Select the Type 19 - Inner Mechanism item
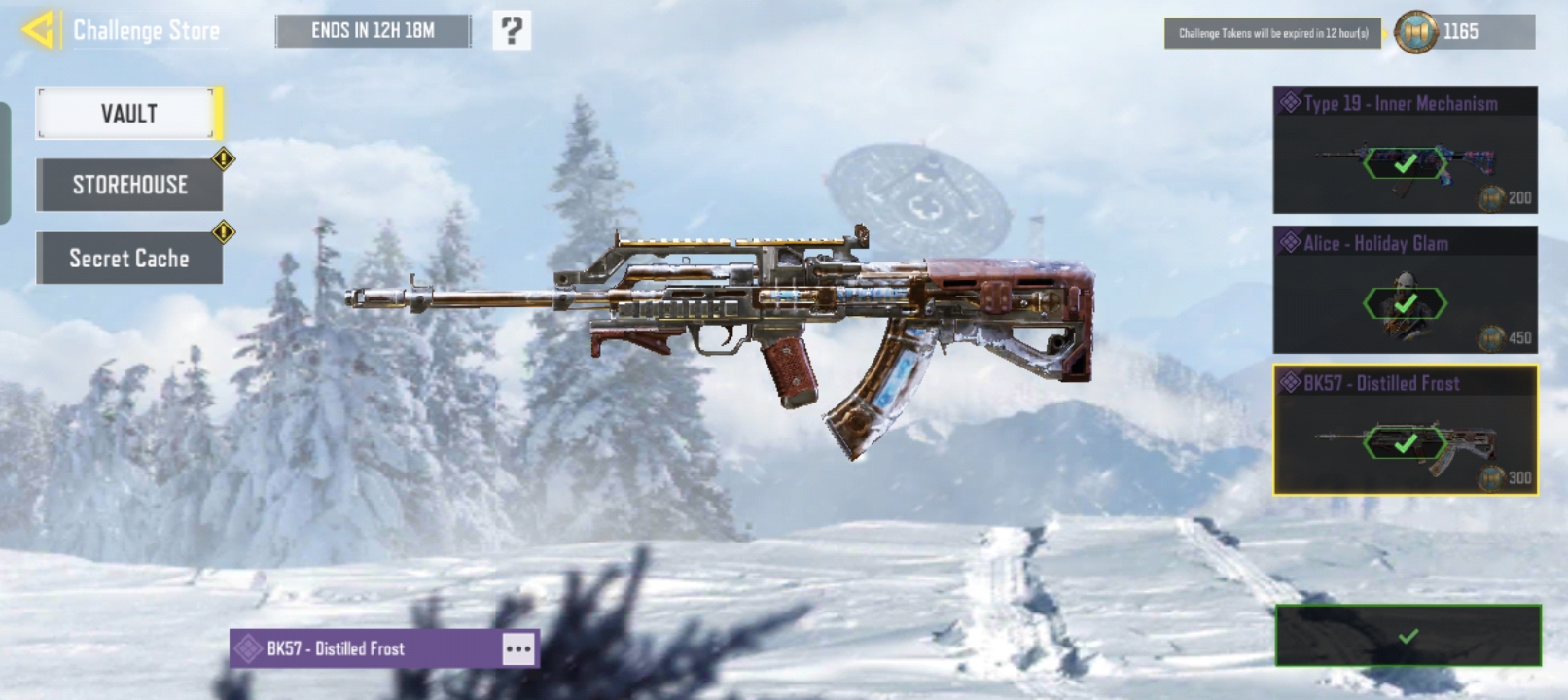The image size is (1568, 700). [x=1405, y=151]
